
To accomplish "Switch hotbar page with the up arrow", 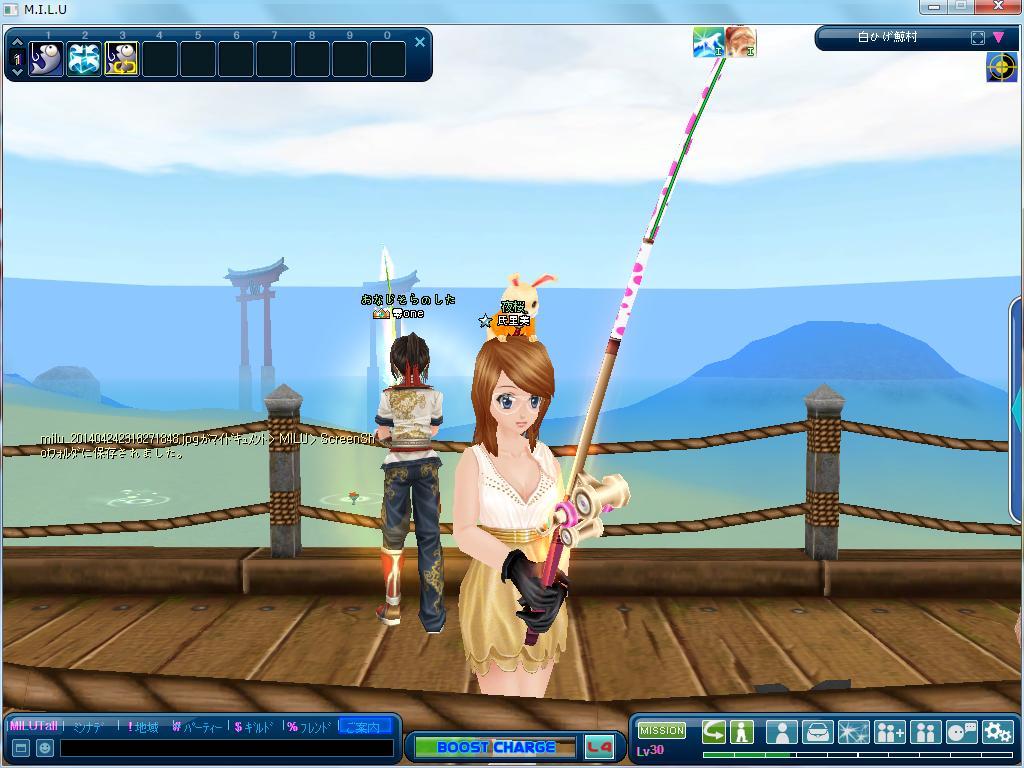I will point(16,44).
